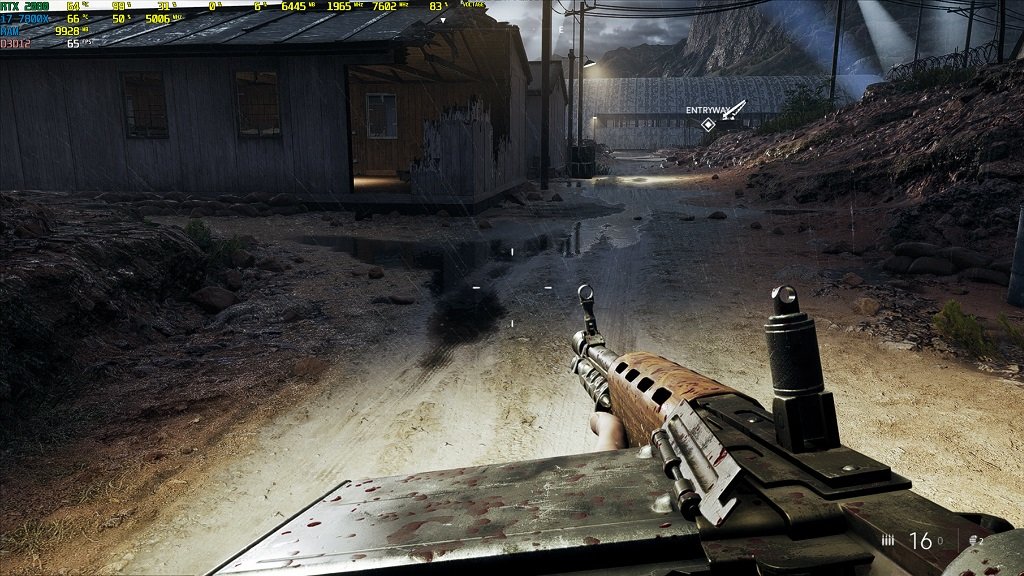Select the grenade icon in the HUD
Screen dimensions: 1024x576
973,541
